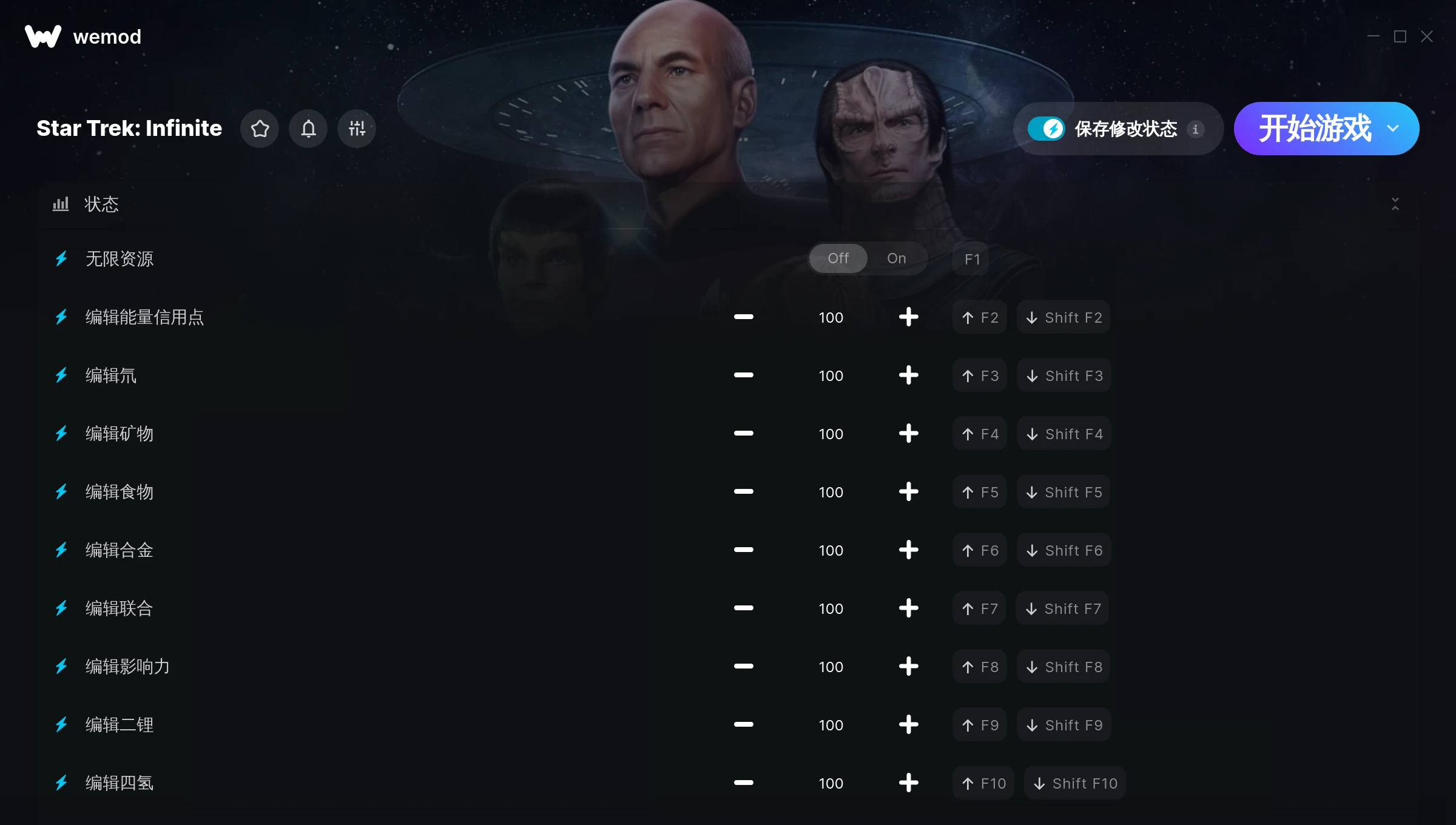The height and width of the screenshot is (825, 1456).
Task: Close the WeMod window
Action: pyautogui.click(x=1426, y=37)
